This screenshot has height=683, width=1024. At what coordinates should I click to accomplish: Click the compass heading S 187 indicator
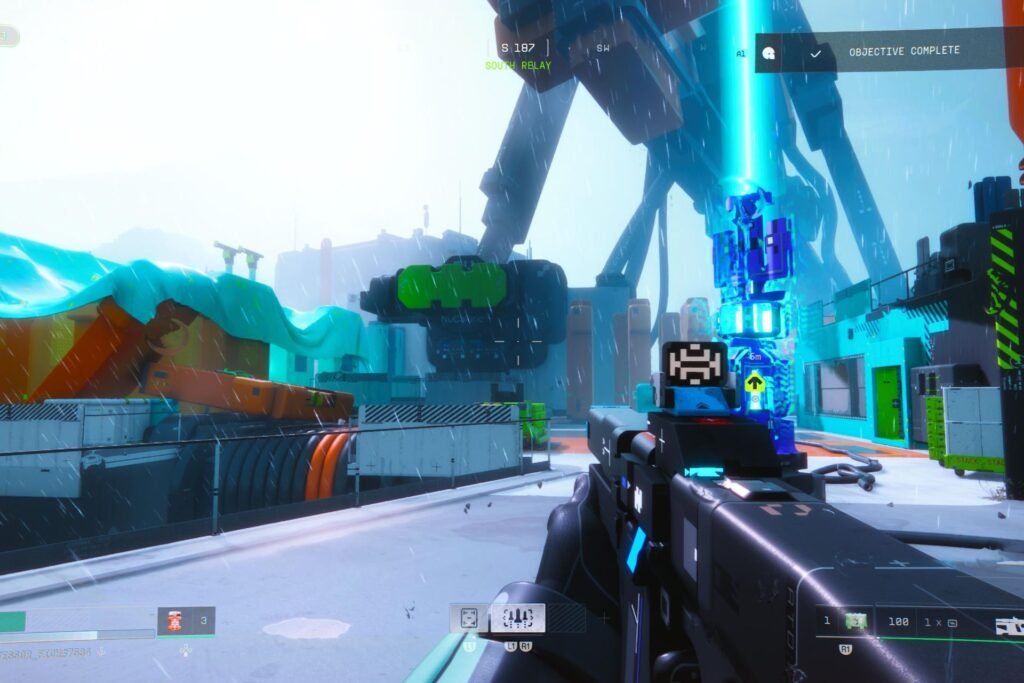pos(518,47)
